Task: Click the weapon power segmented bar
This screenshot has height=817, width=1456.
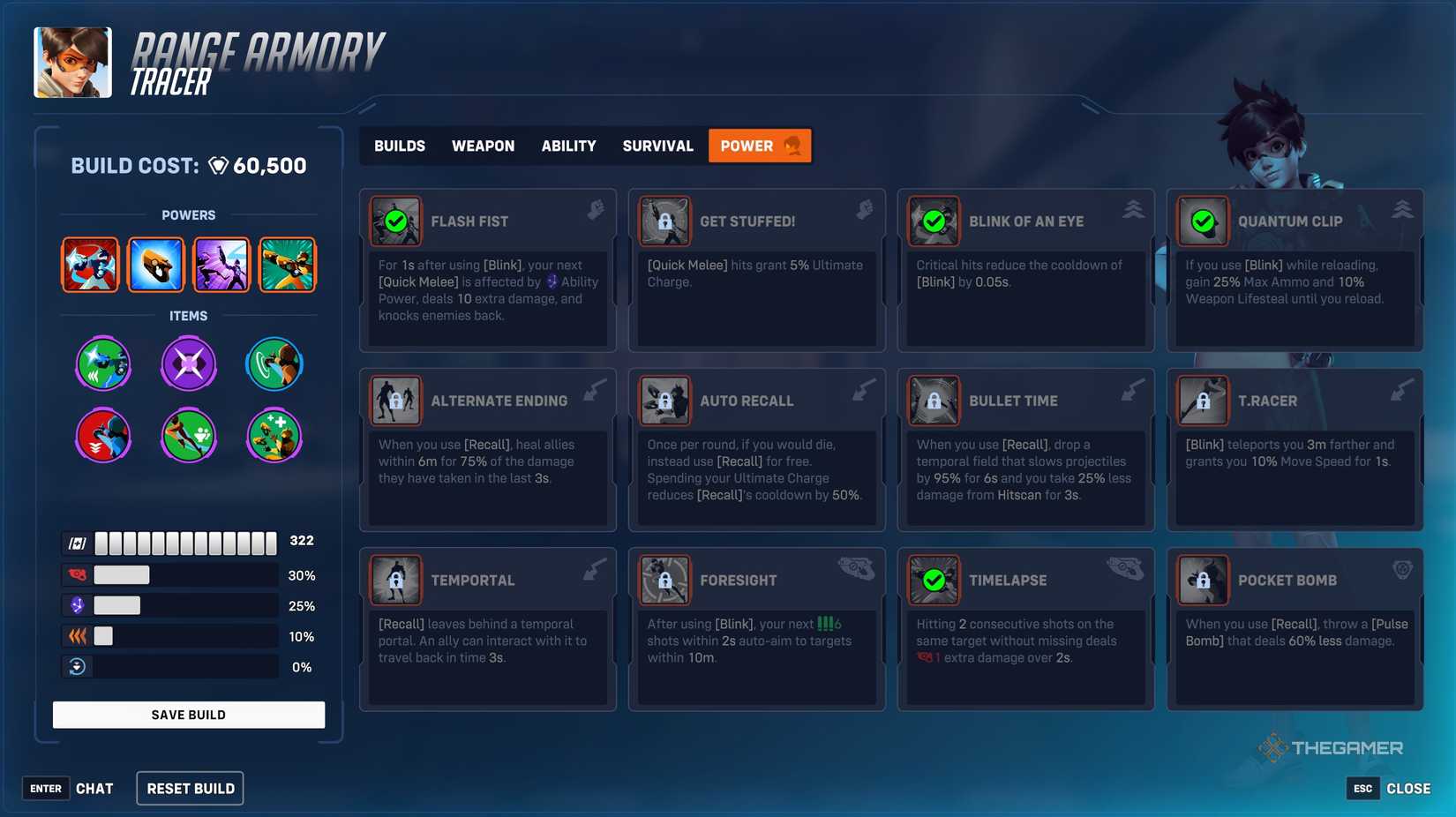Action: (x=185, y=541)
